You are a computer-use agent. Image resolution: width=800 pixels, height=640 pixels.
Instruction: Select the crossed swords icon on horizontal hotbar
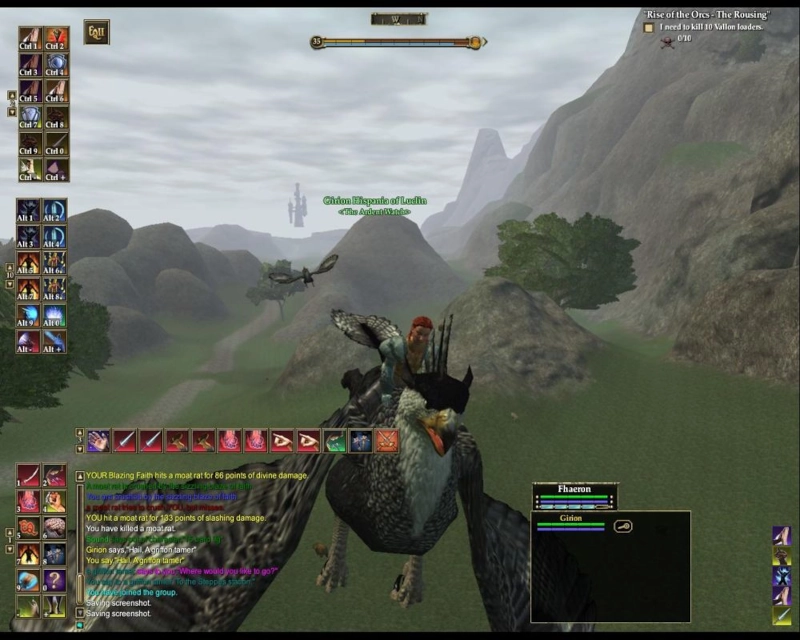(x=386, y=440)
